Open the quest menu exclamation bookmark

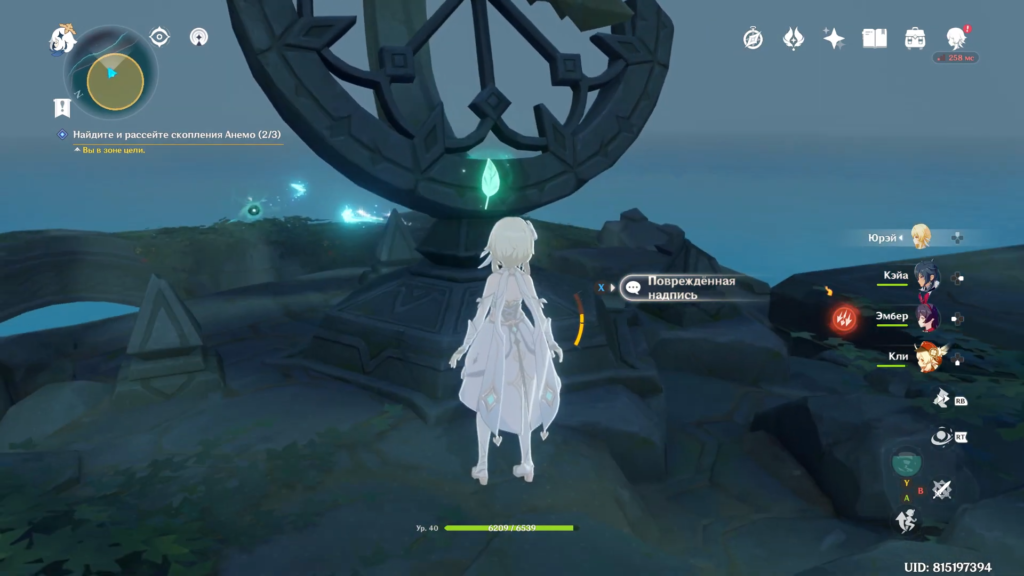(x=62, y=107)
